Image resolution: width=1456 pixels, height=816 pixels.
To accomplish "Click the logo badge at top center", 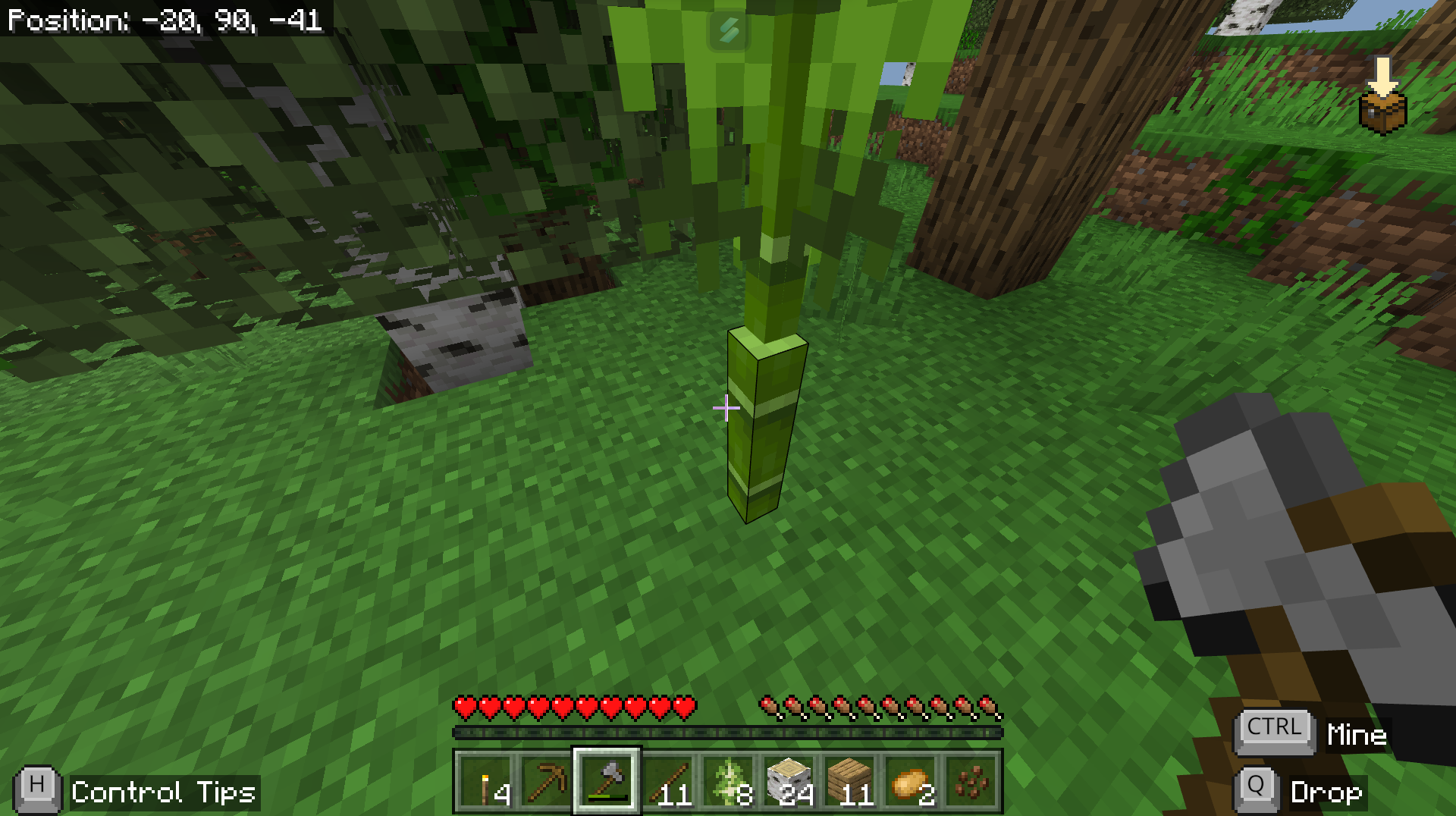I will (727, 30).
